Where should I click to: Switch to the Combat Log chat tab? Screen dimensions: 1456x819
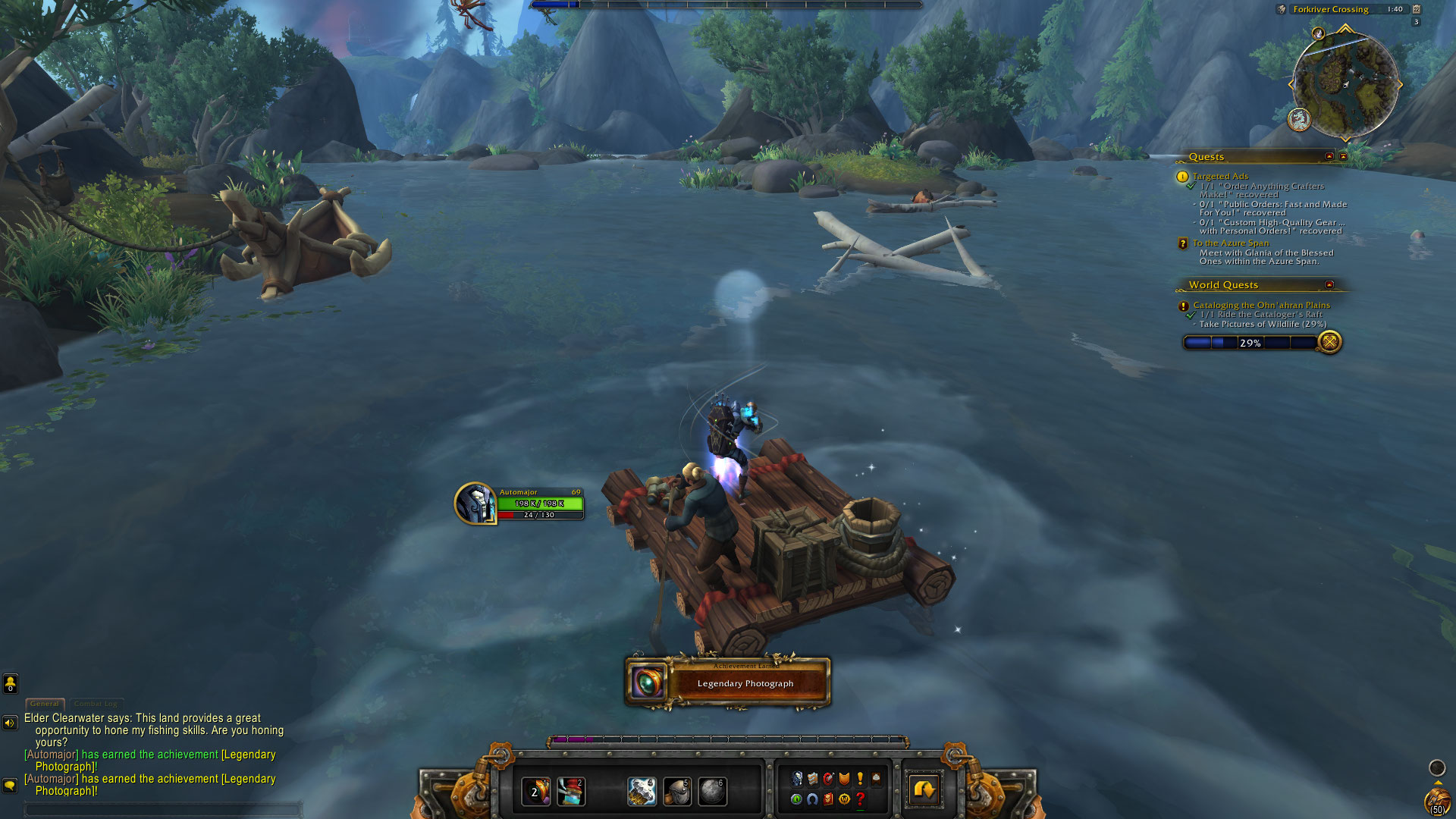click(x=96, y=704)
